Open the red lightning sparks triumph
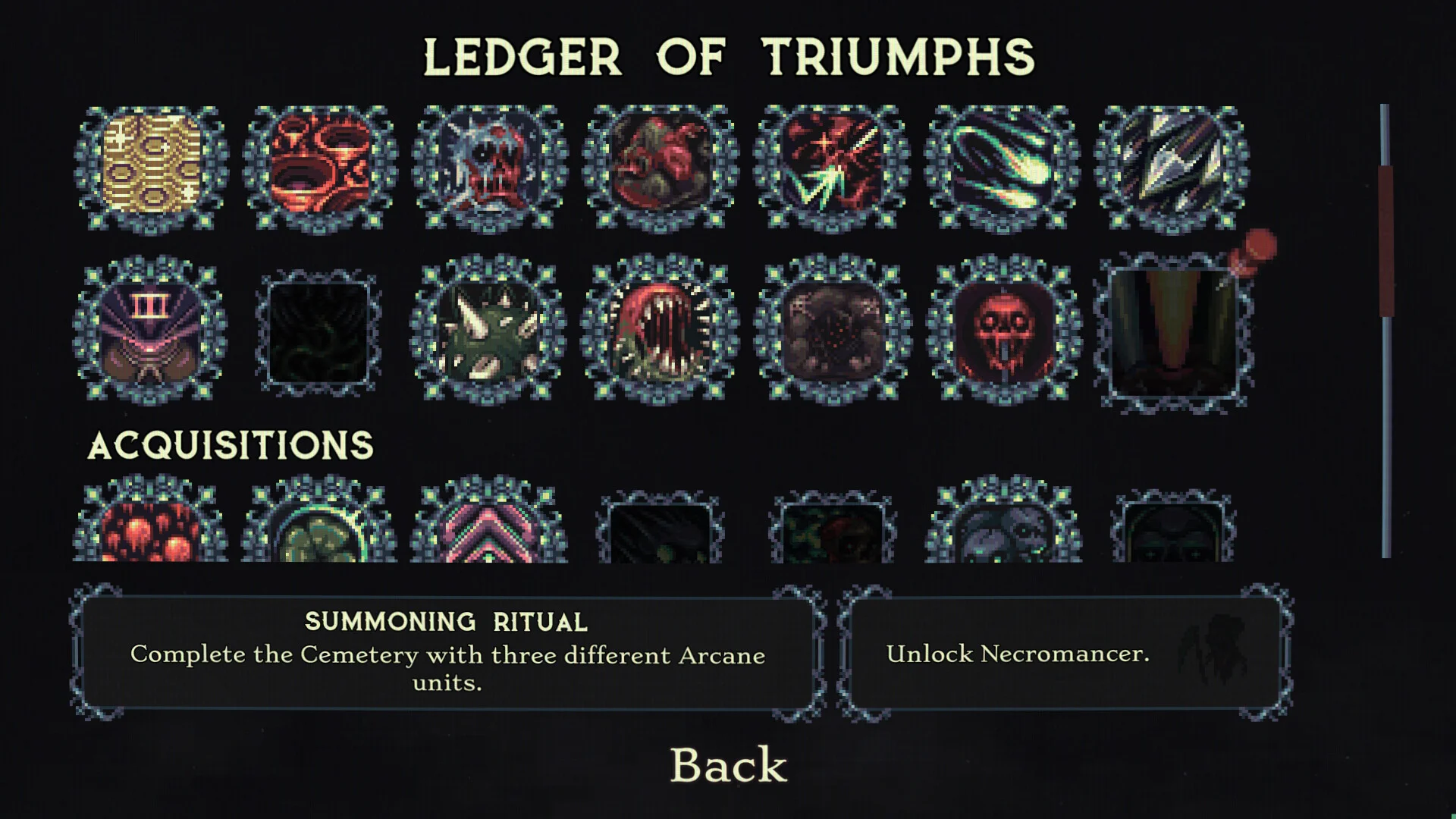Image resolution: width=1456 pixels, height=819 pixels. [x=832, y=168]
